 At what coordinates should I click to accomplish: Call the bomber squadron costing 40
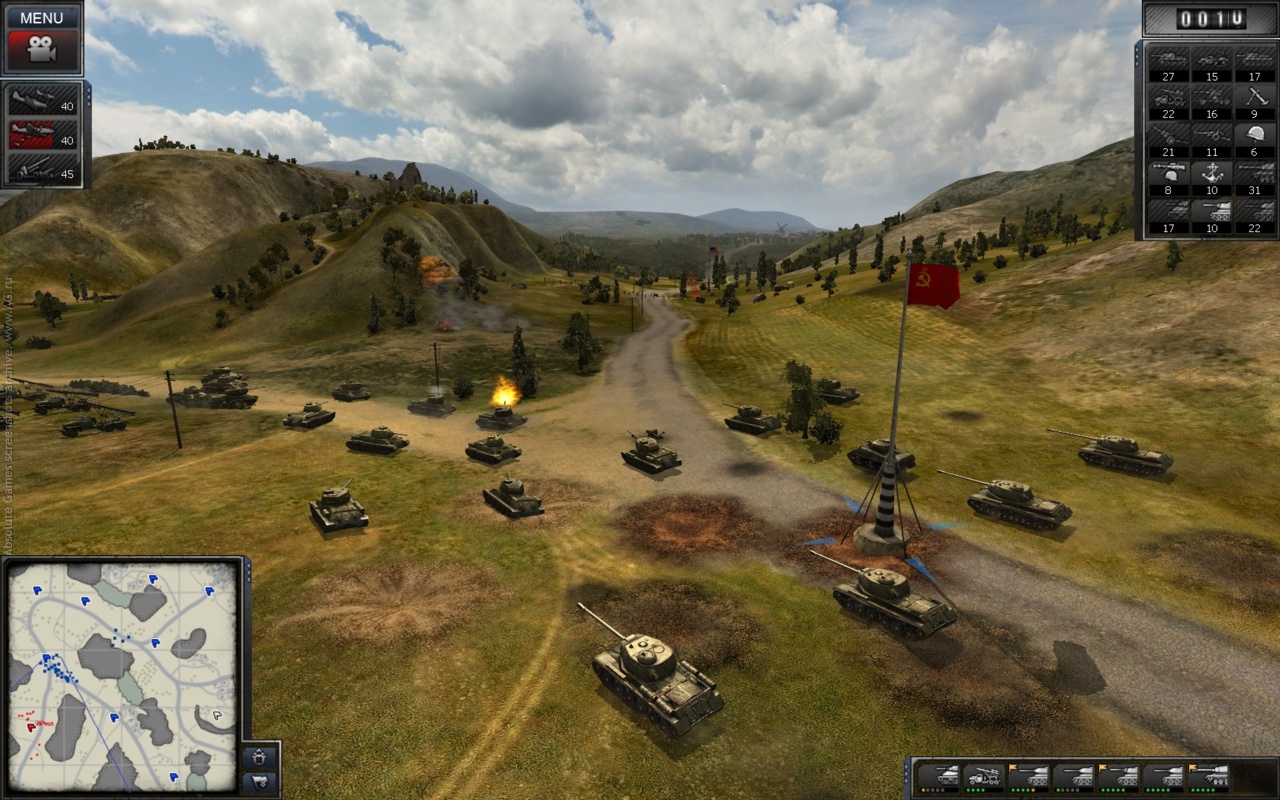point(43,102)
